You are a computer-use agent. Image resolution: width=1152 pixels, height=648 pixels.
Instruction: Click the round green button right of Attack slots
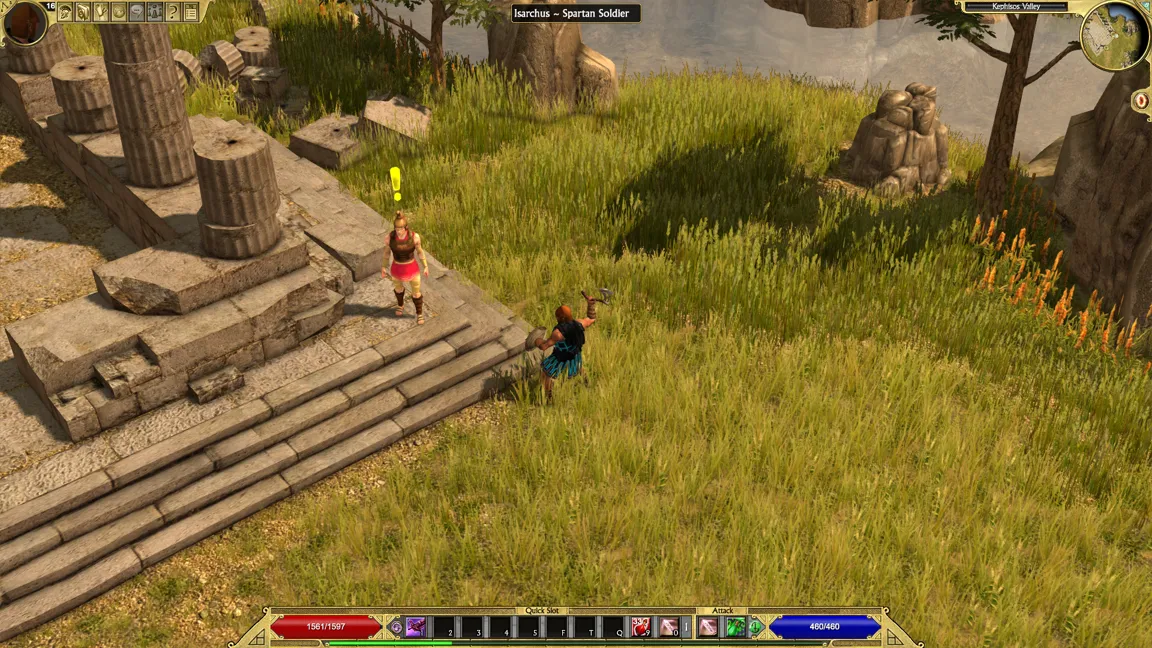pyautogui.click(x=756, y=627)
